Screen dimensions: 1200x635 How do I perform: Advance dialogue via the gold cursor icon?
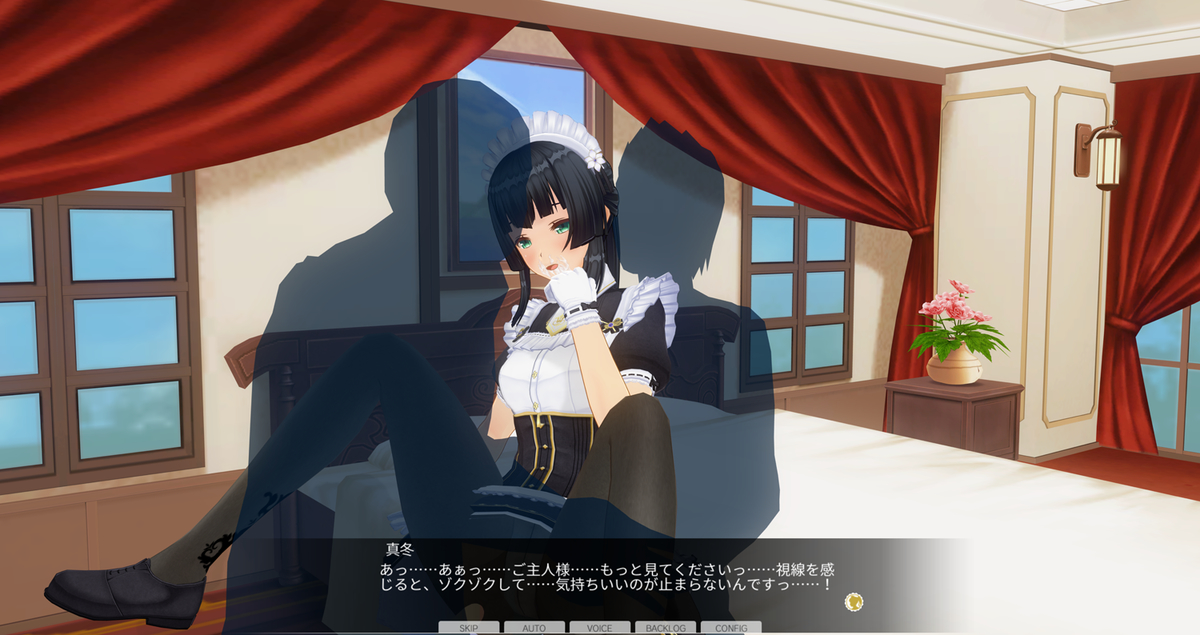coord(853,601)
